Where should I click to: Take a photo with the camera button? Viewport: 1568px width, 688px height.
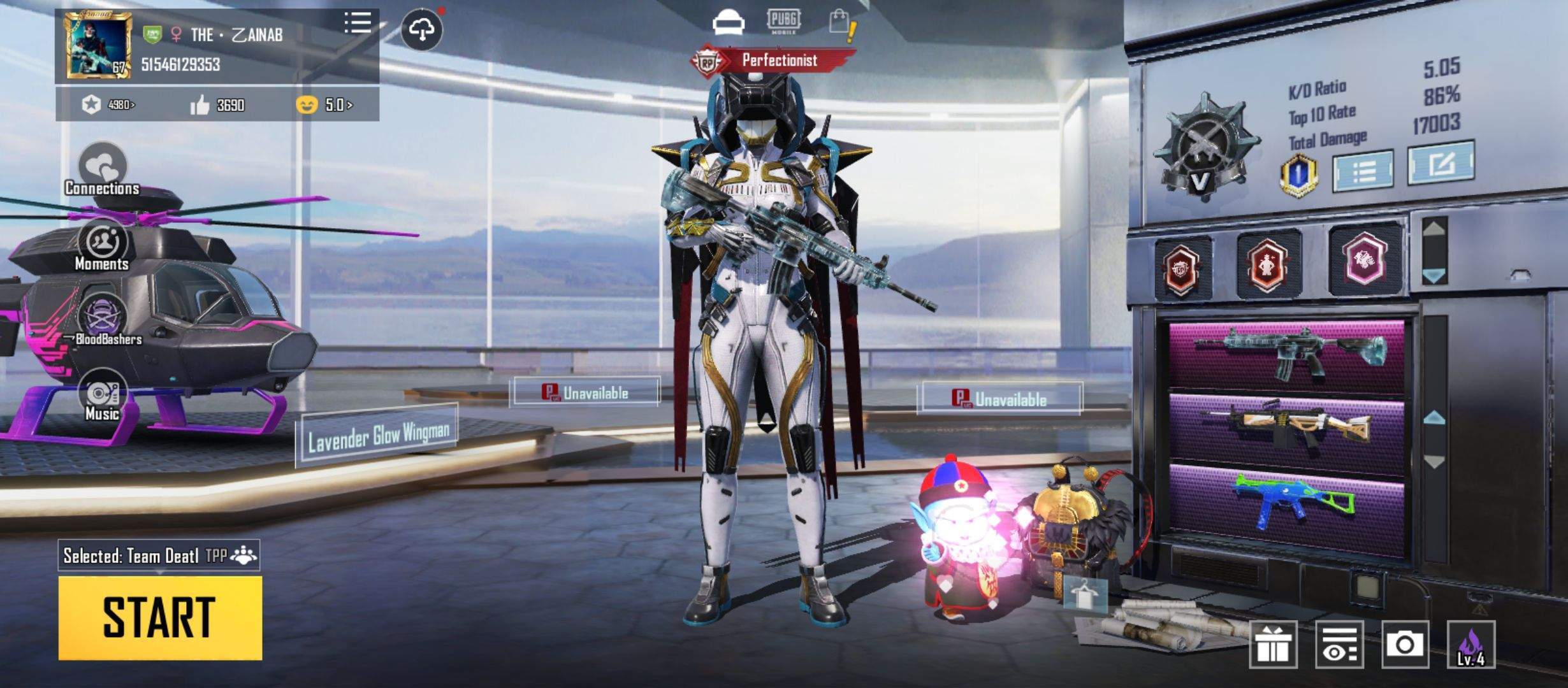pos(1405,645)
